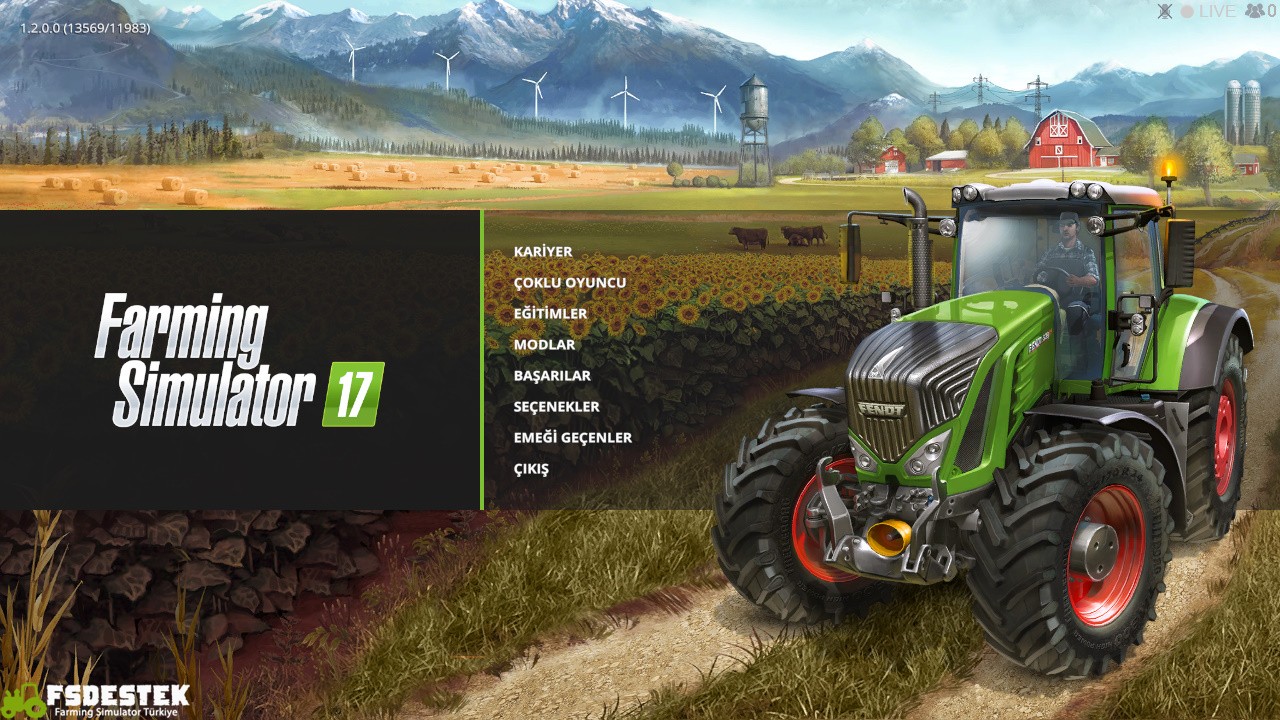This screenshot has height=720, width=1280.
Task: Select KARİYER to start career mode
Action: tap(541, 251)
